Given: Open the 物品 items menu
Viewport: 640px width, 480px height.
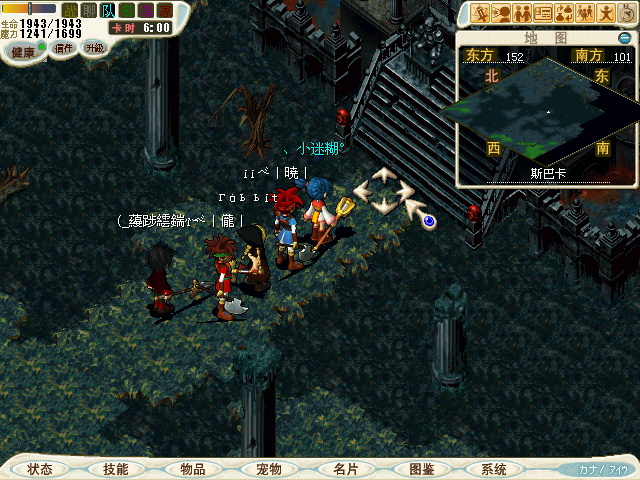Looking at the screenshot, I should pos(193,468).
